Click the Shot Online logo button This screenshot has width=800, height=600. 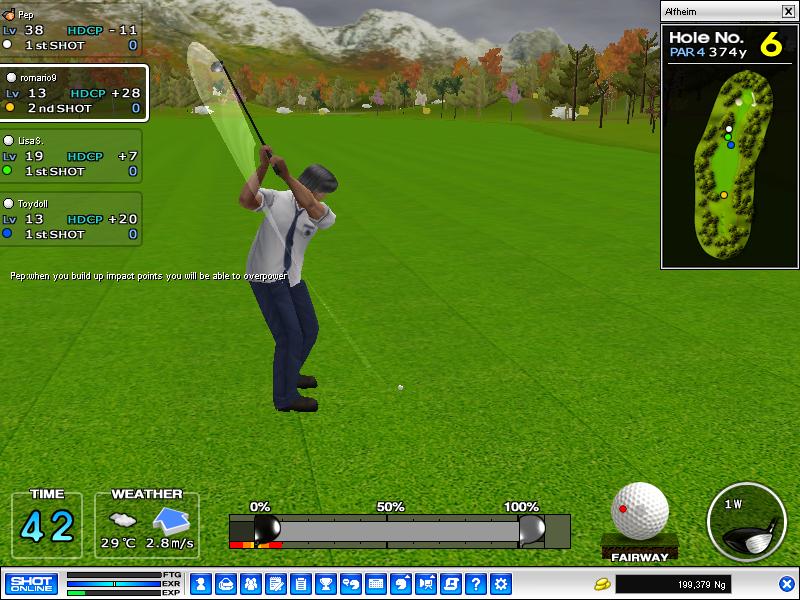[31, 583]
